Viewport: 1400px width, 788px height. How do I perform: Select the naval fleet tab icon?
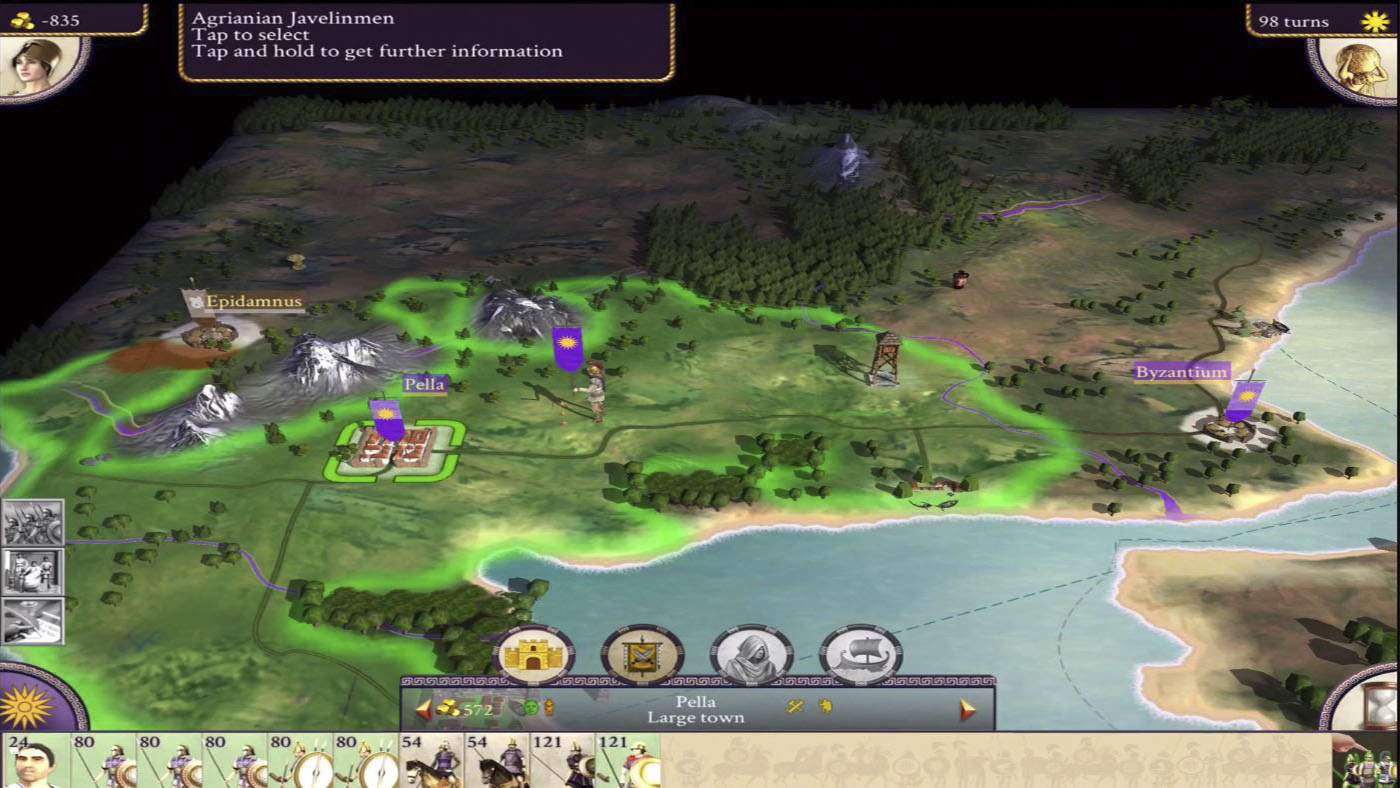858,655
